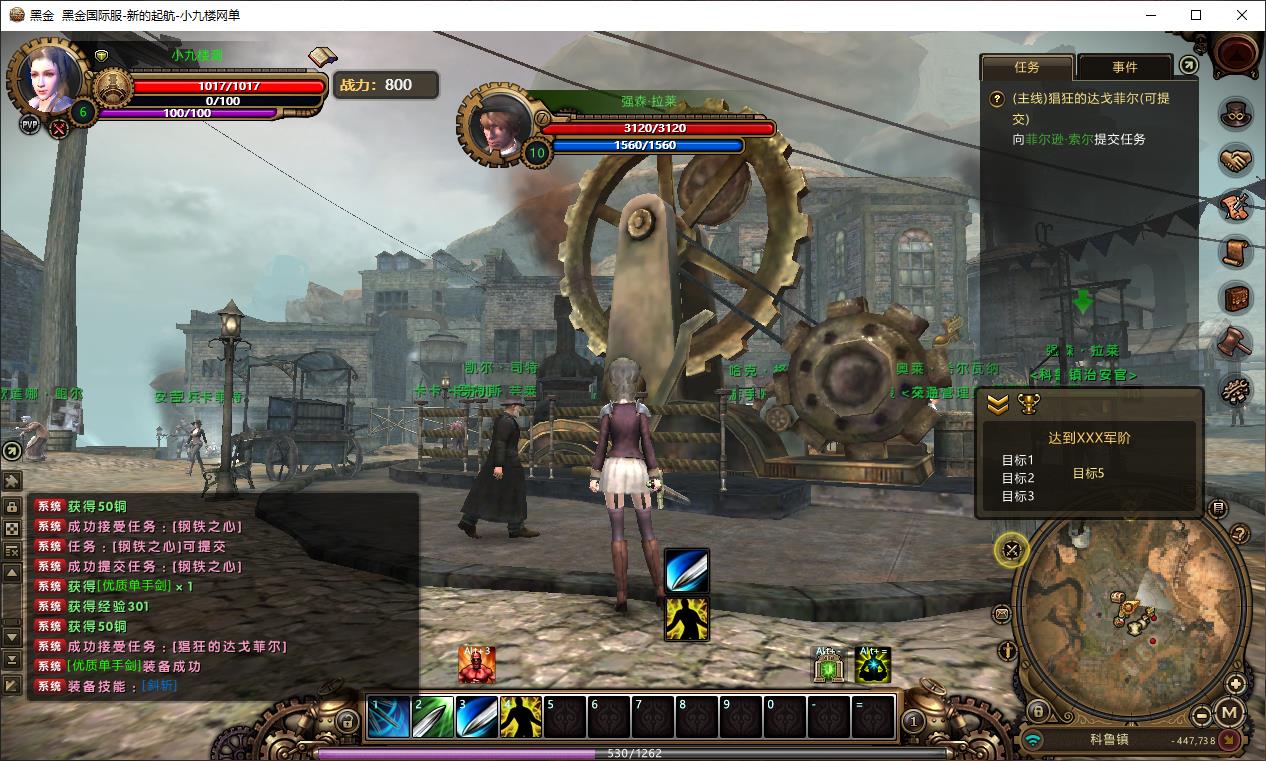Switch to the 事件 (Events) tab

click(x=1124, y=67)
